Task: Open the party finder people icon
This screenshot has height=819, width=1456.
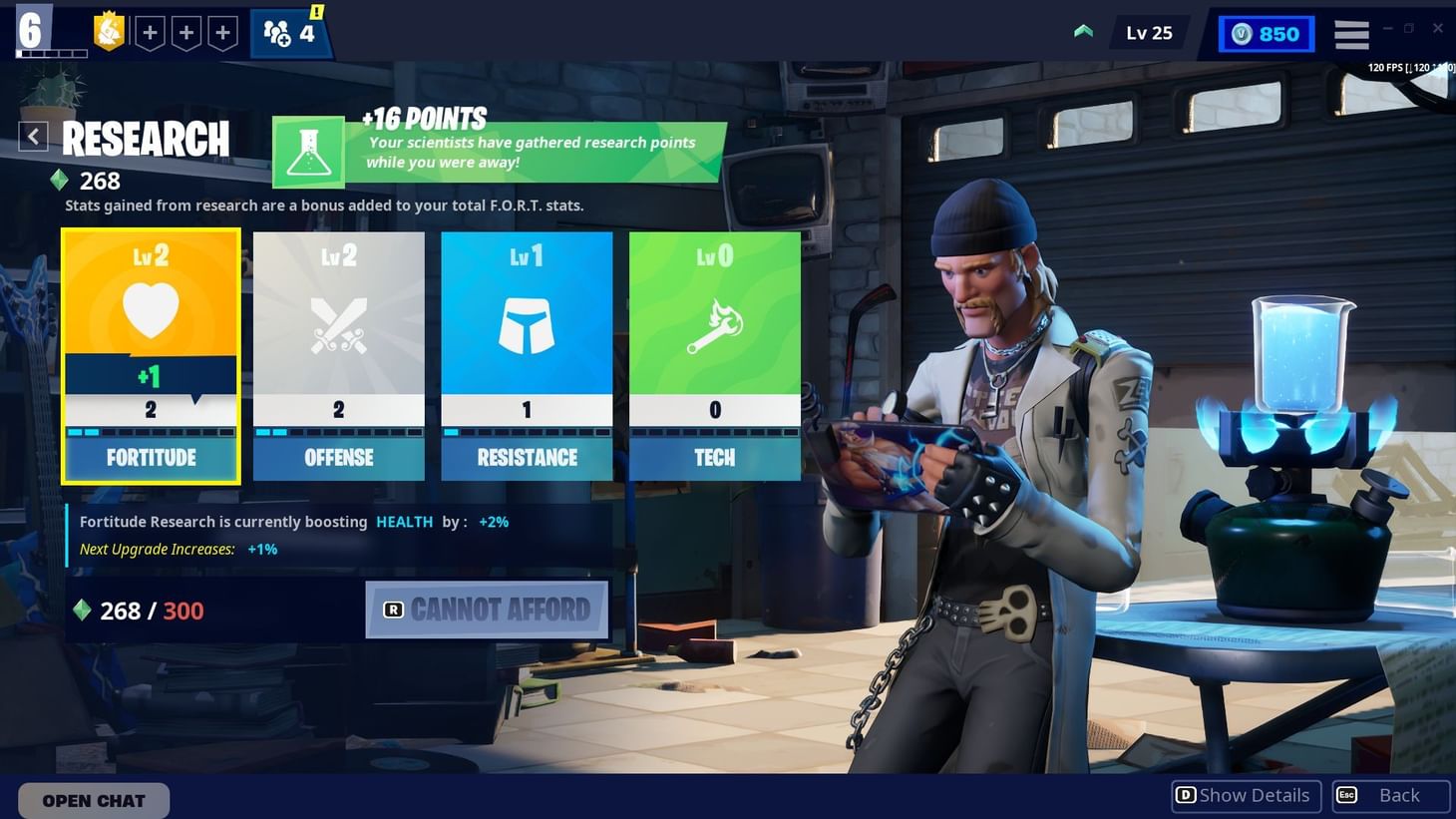Action: 282,31
